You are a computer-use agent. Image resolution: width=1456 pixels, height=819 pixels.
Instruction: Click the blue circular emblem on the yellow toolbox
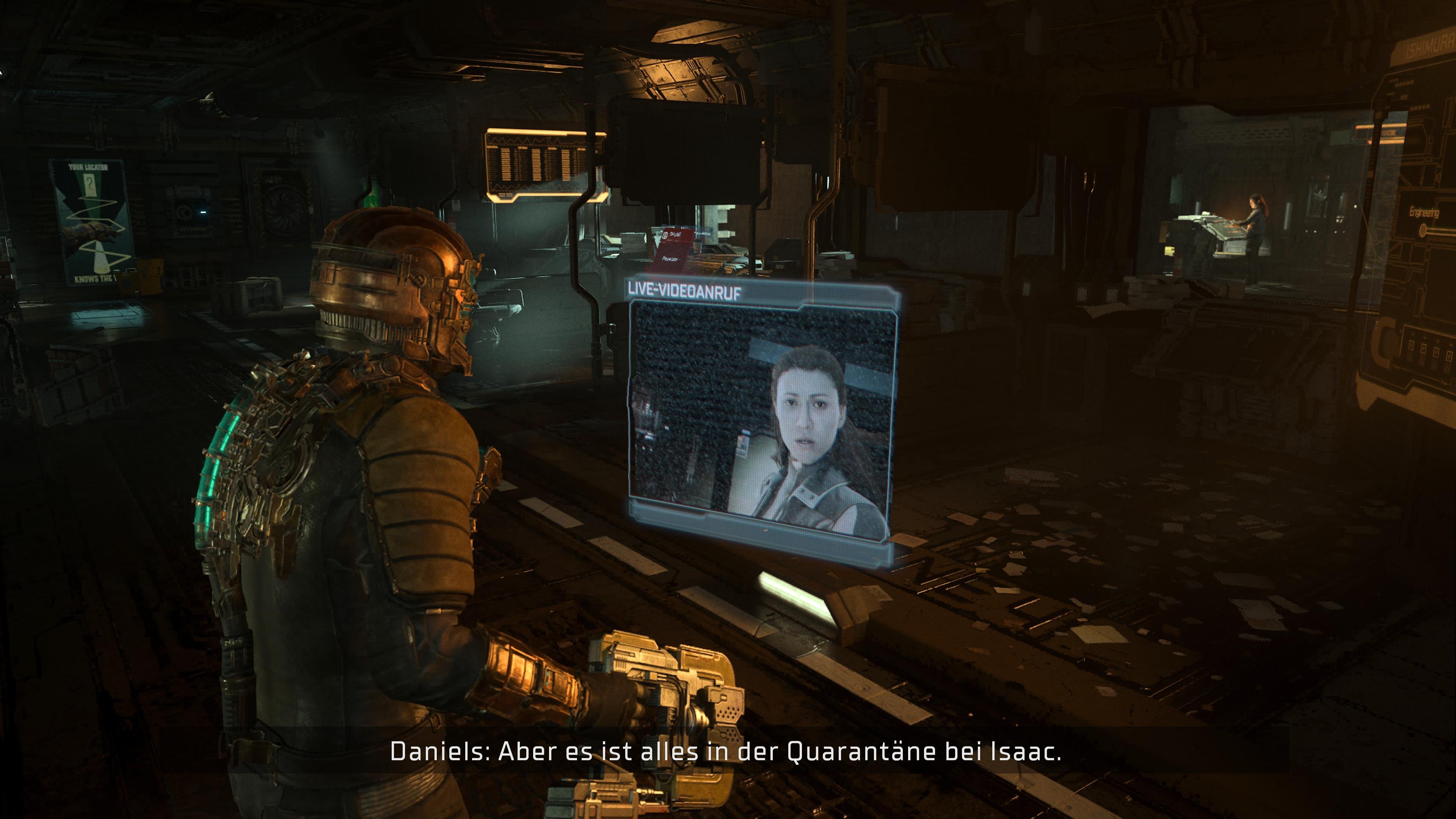127,284
